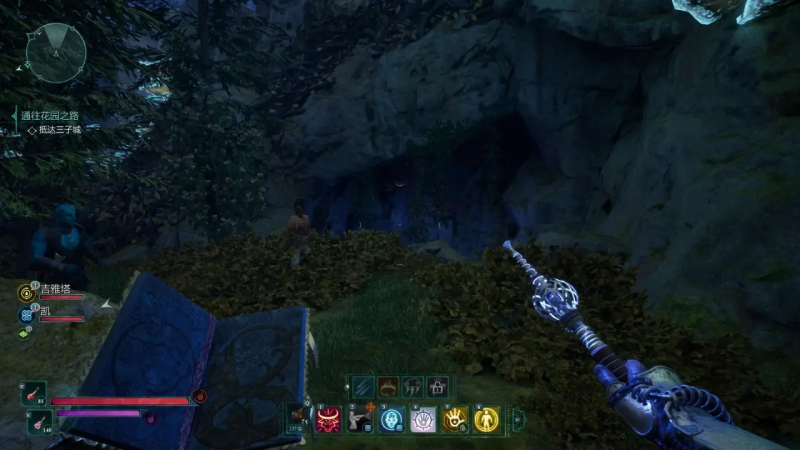Select companion 凯's portrait icon
Screen dimensions: 800x450
point(26,314)
